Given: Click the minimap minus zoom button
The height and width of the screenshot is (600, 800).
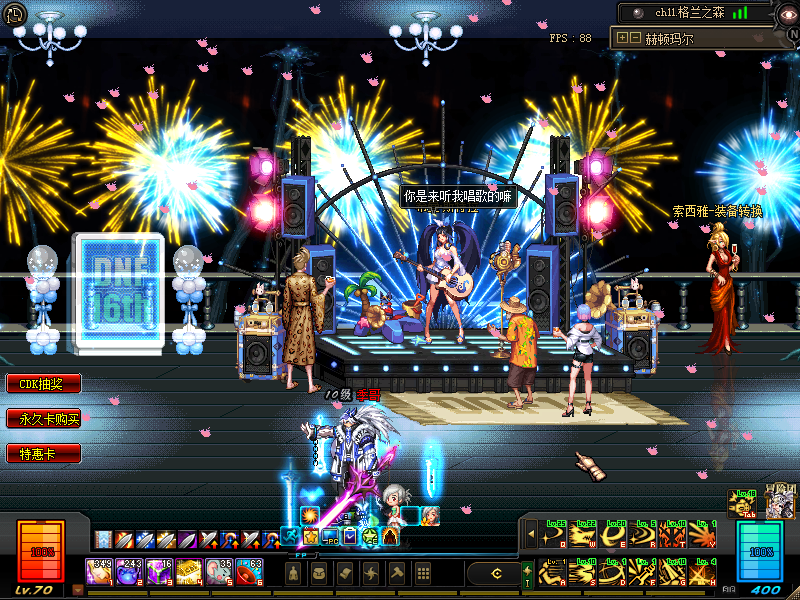Looking at the screenshot, I should pos(635,38).
